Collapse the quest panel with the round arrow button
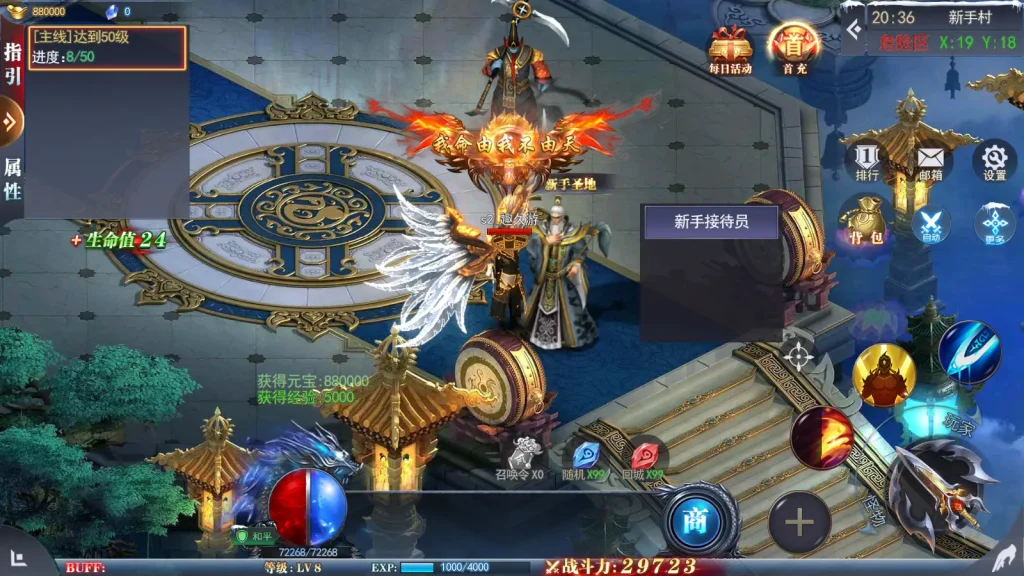Viewport: 1024px width, 576px height. click(10, 122)
